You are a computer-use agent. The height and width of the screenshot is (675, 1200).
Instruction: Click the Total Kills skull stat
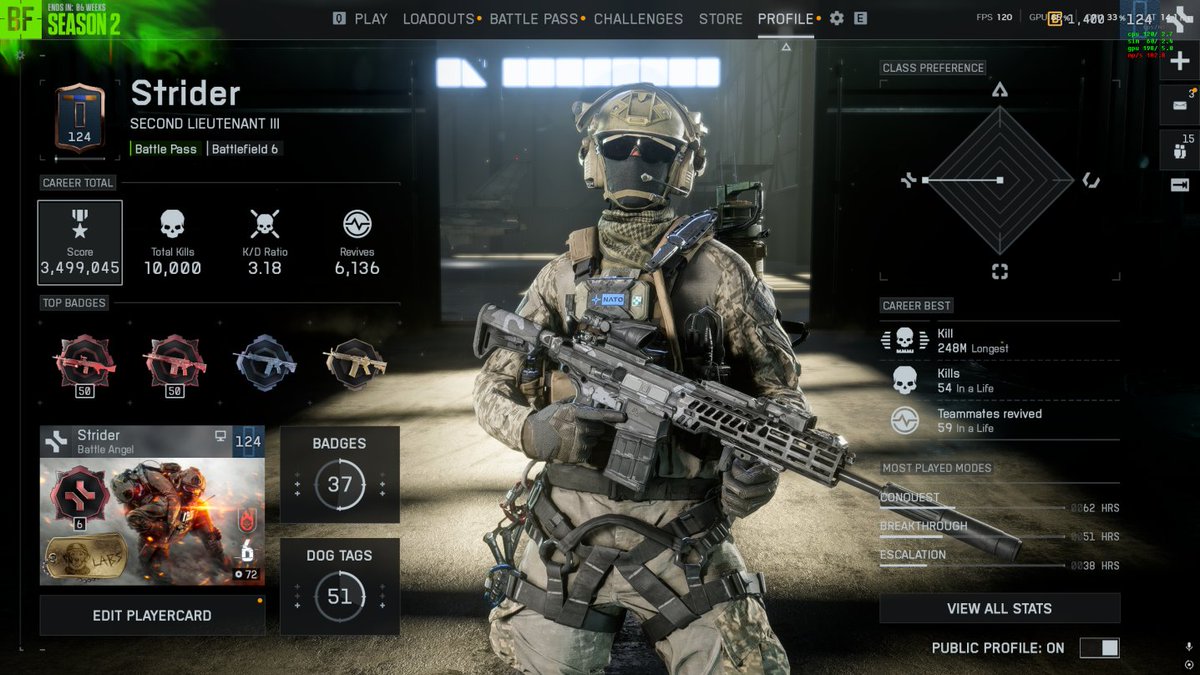pos(172,242)
